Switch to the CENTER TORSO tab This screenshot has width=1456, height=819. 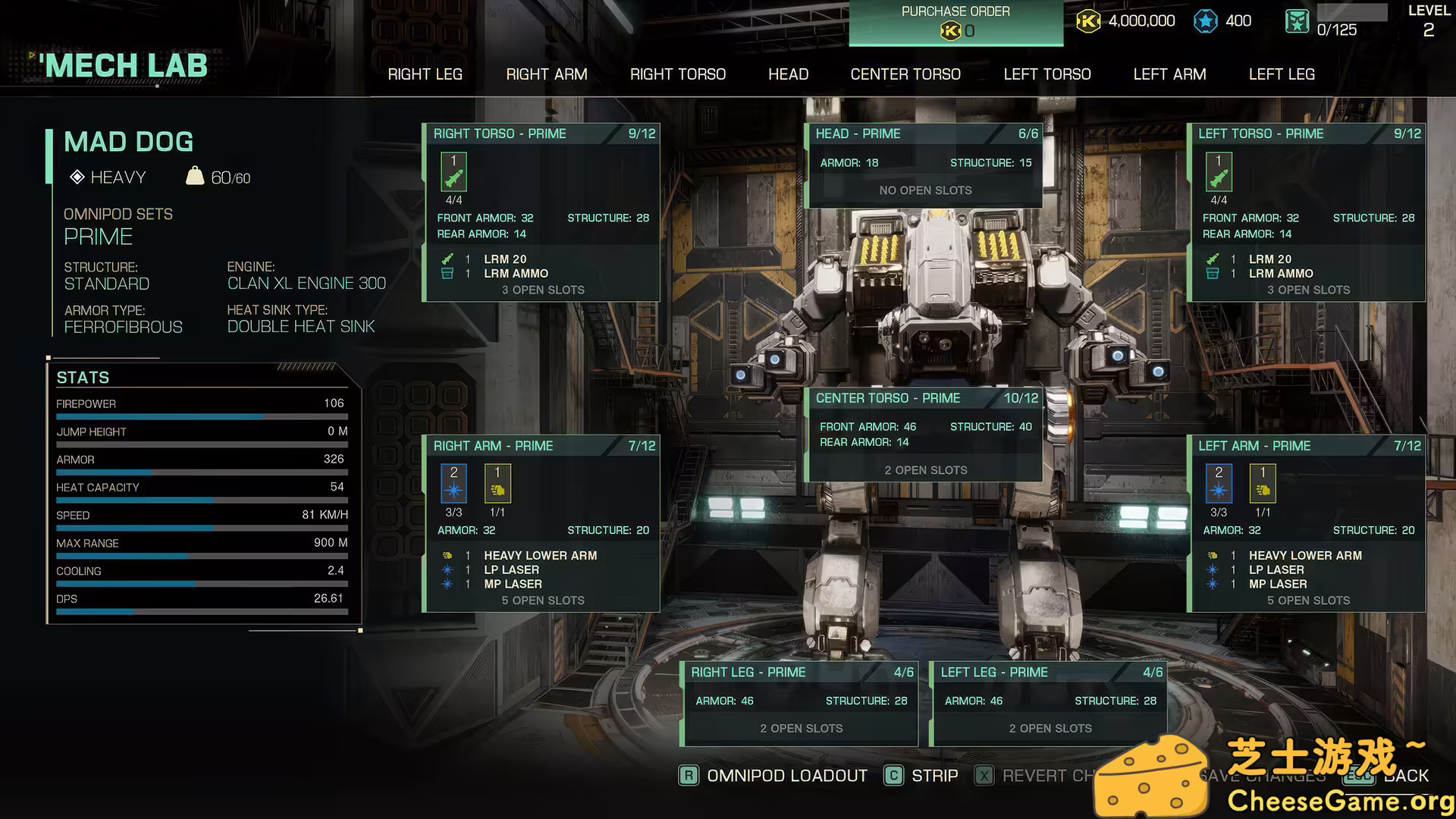pyautogui.click(x=905, y=74)
